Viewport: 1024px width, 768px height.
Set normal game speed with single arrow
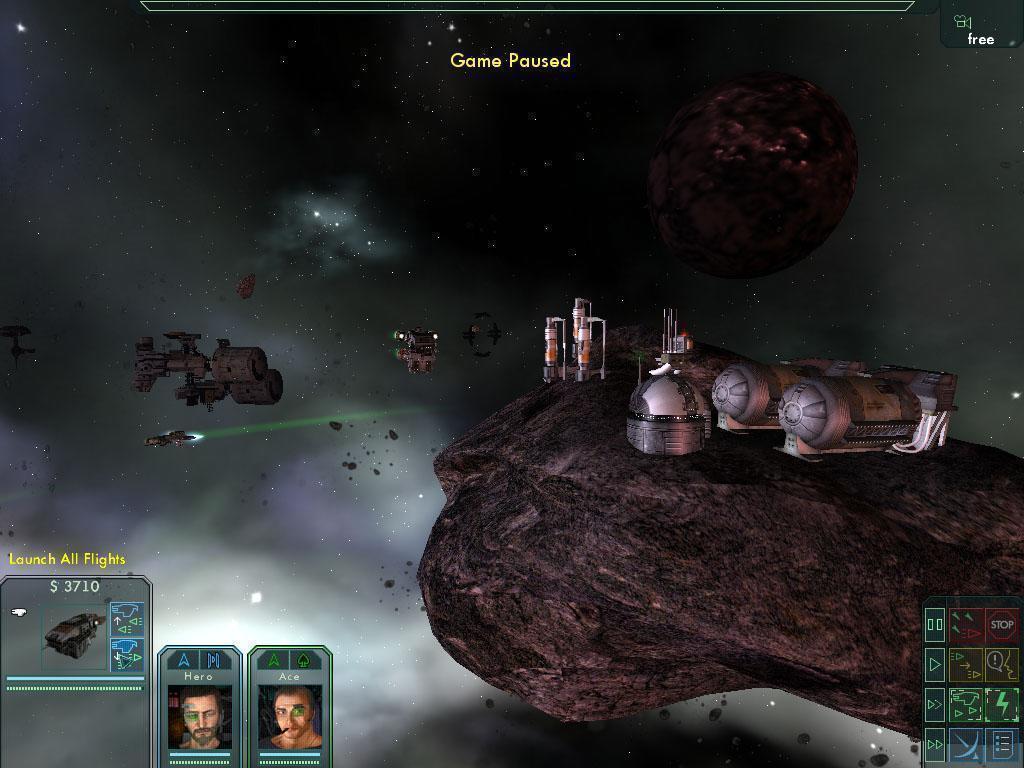click(x=935, y=663)
